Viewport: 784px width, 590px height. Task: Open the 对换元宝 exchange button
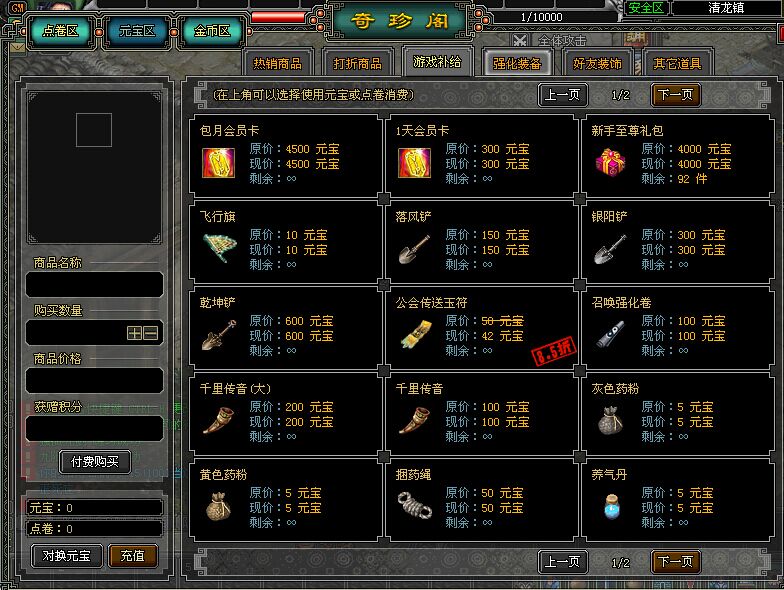pyautogui.click(x=67, y=555)
